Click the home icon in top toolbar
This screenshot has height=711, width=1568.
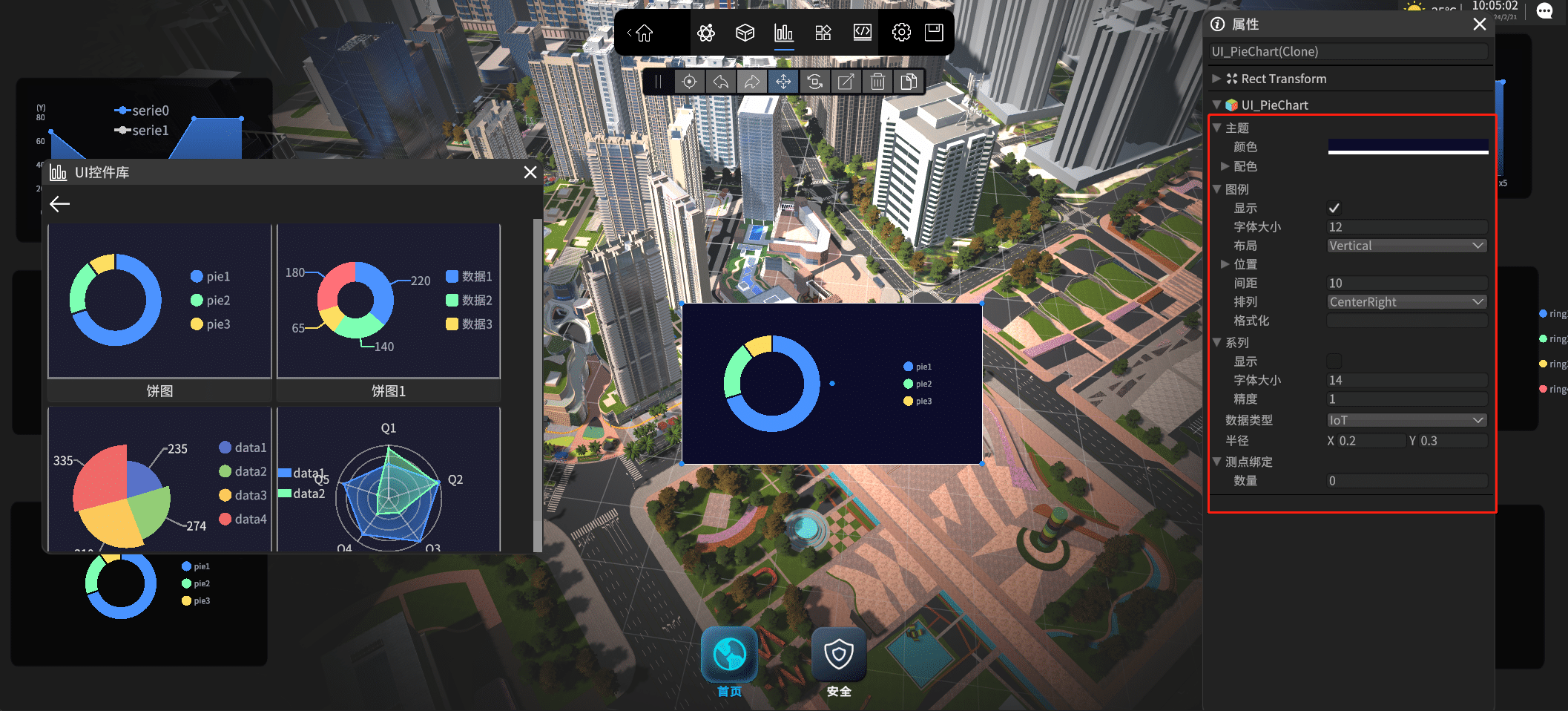pos(644,33)
